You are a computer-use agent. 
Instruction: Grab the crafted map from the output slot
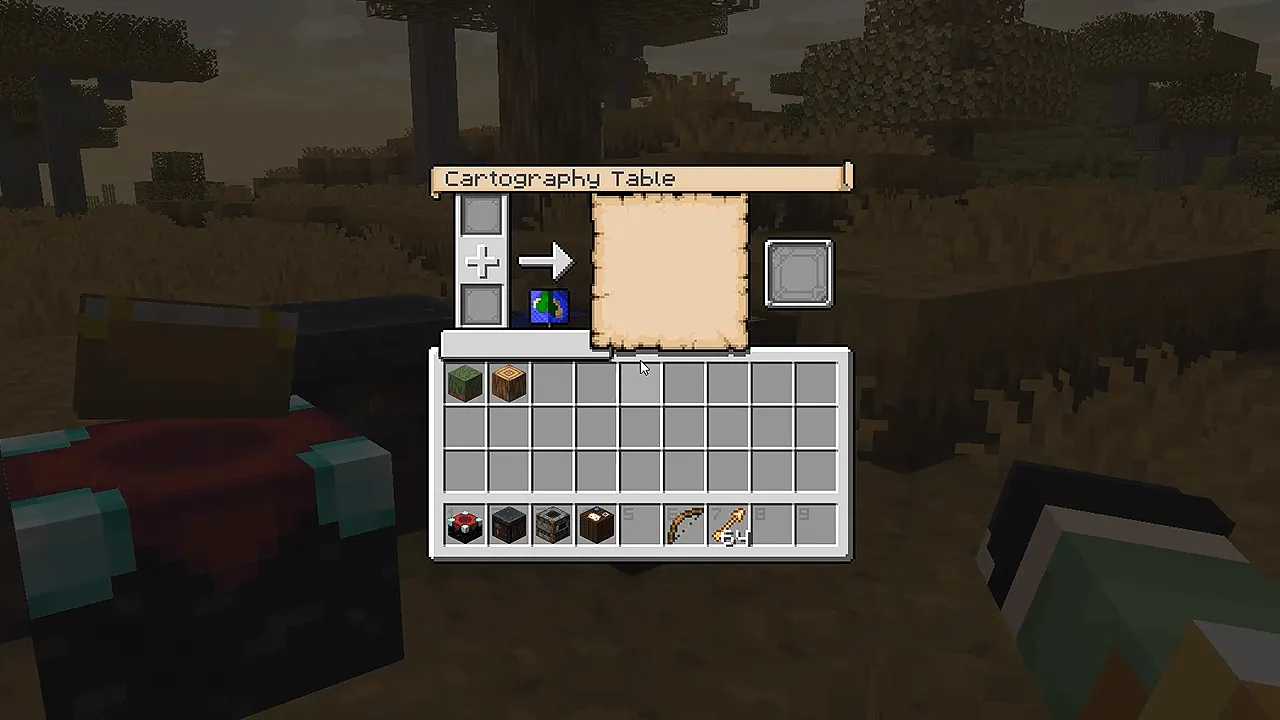(x=798, y=272)
